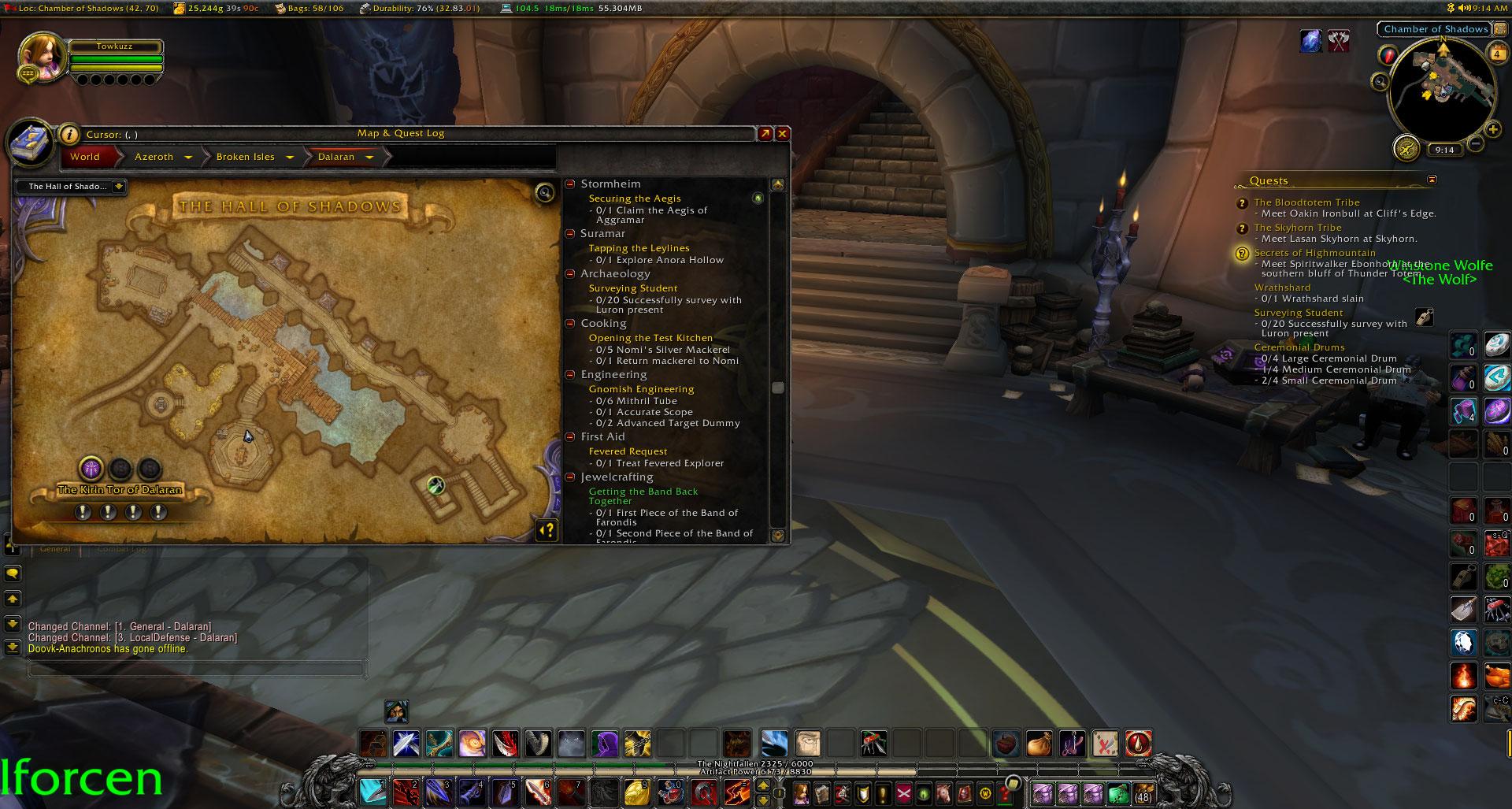Open The Hall of Shadows floor dropdown
Screen dimensions: 1512x809
click(118, 187)
